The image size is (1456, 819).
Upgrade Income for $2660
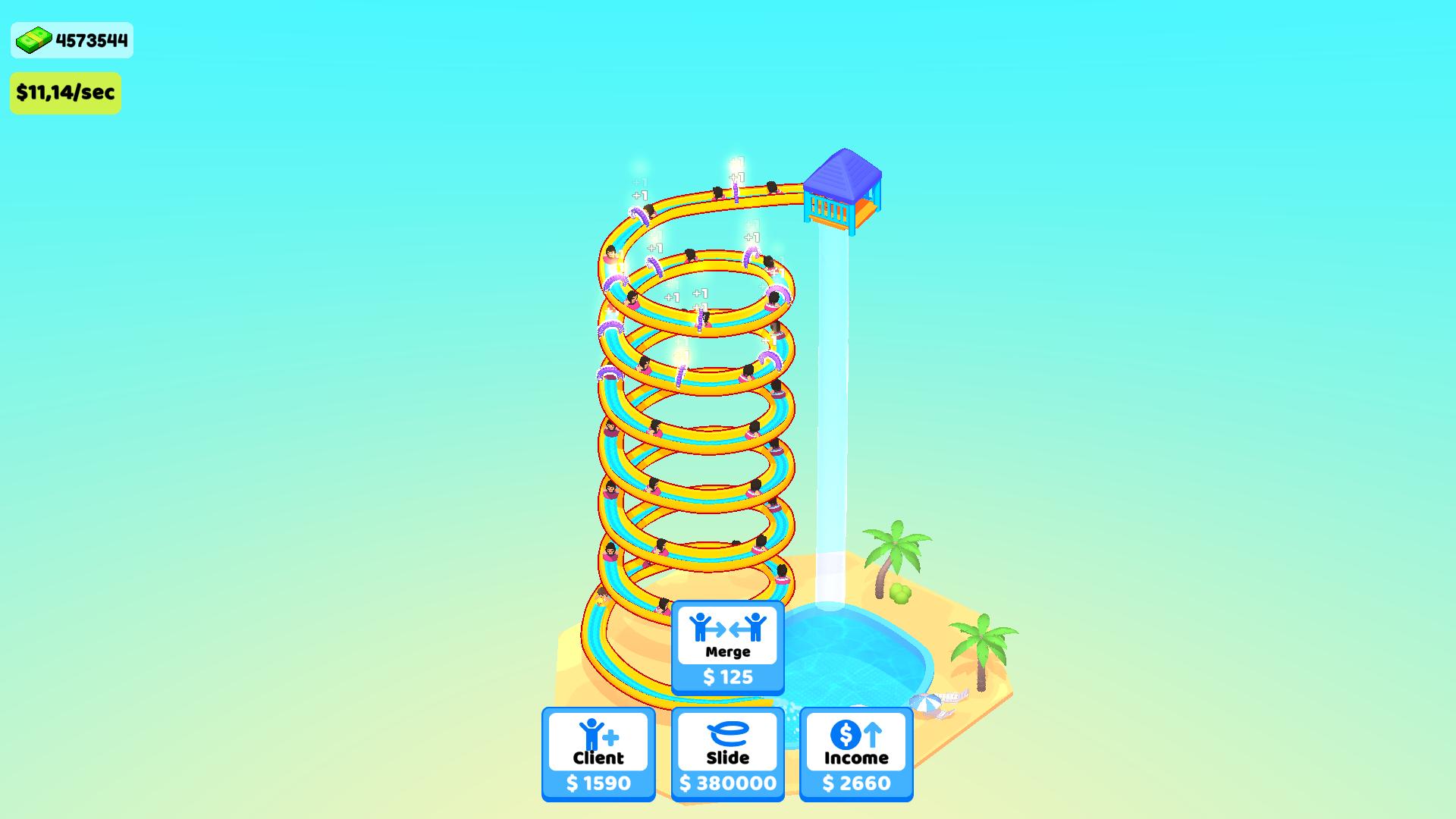click(x=855, y=783)
